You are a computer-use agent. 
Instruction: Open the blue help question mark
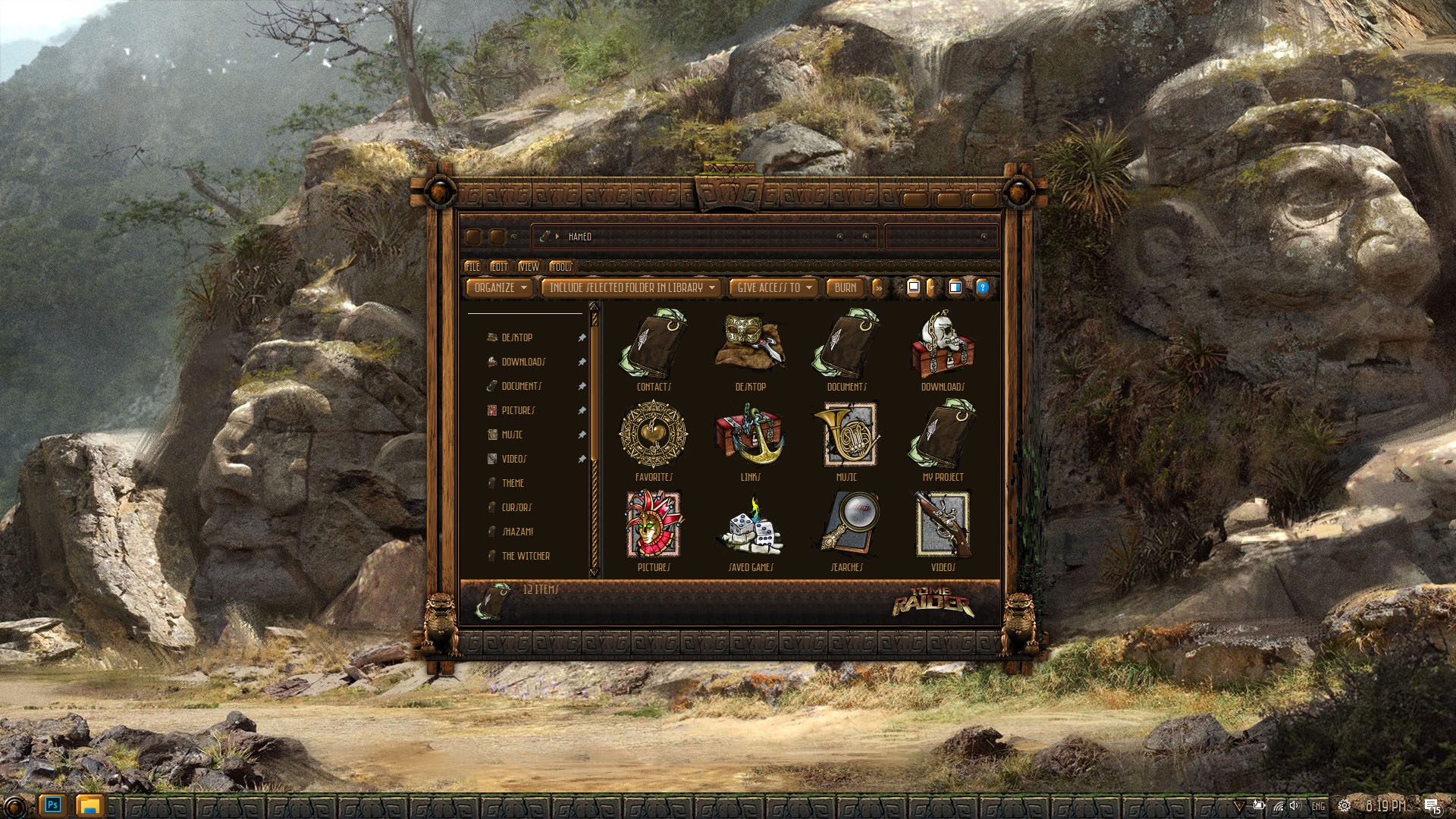click(x=982, y=287)
